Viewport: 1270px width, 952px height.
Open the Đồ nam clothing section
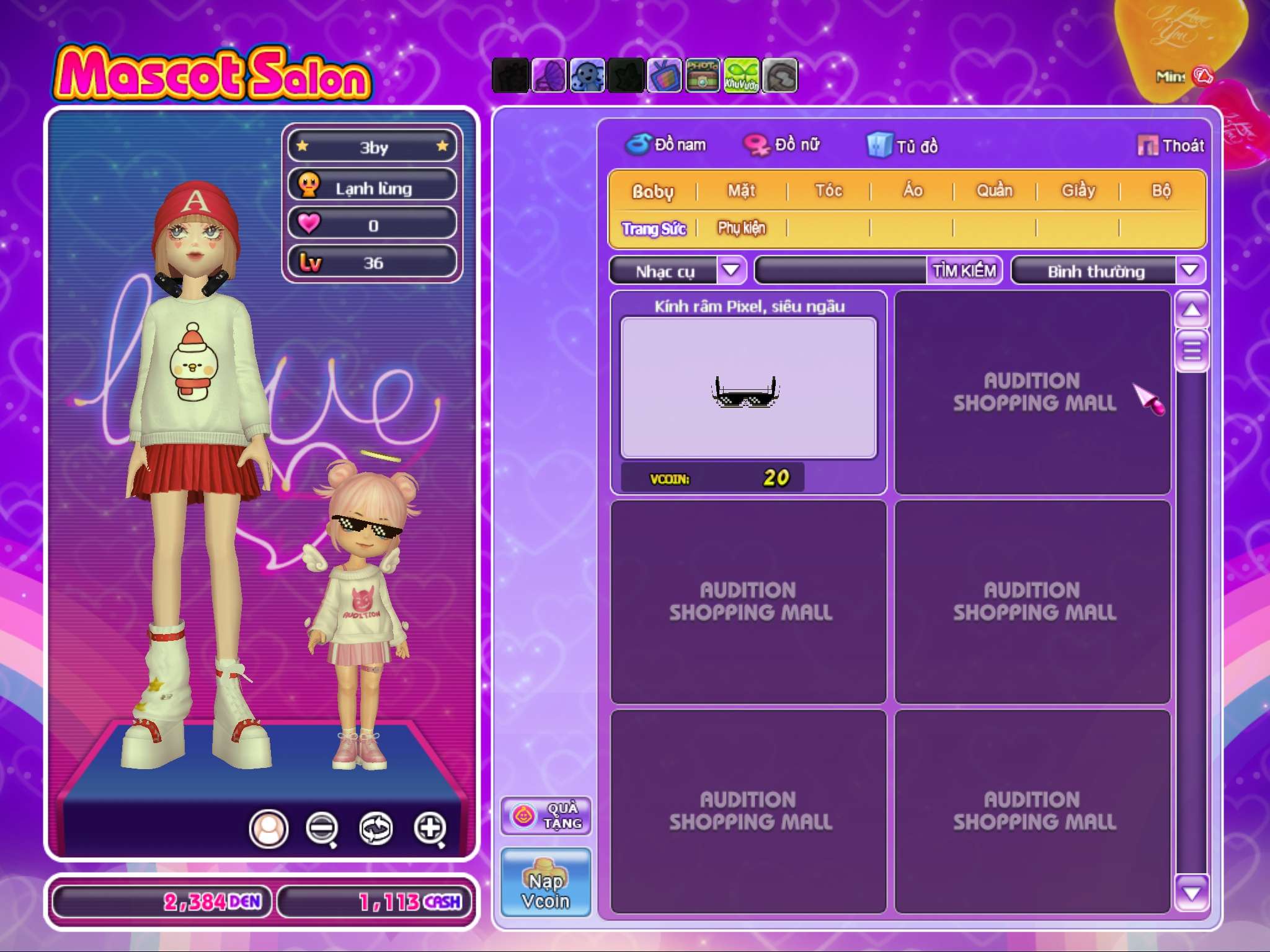point(667,145)
